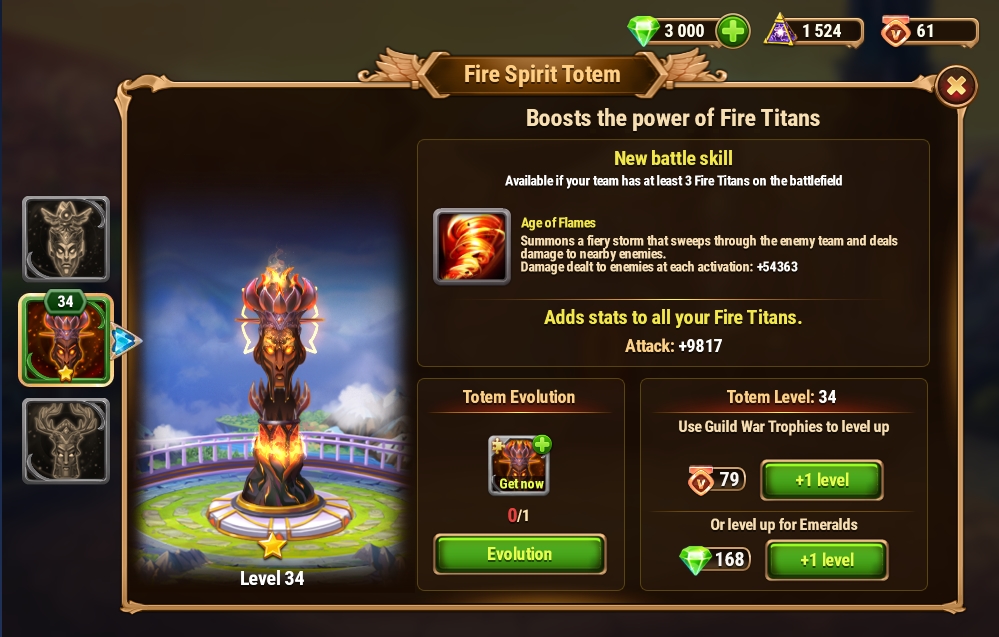Start the totem Evolution
This screenshot has height=637, width=999.
pos(519,554)
